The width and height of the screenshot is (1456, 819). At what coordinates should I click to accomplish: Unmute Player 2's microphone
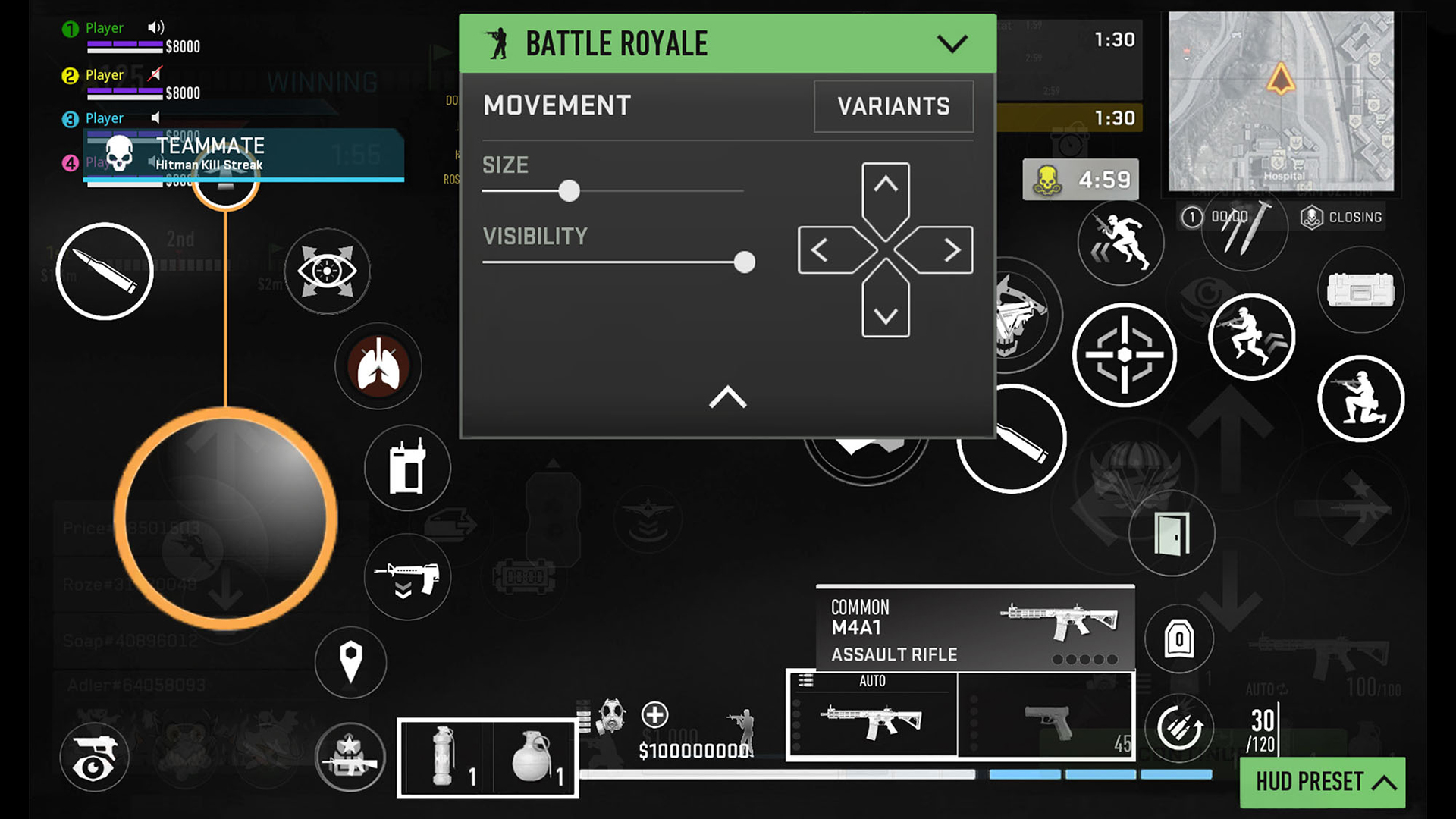(155, 74)
